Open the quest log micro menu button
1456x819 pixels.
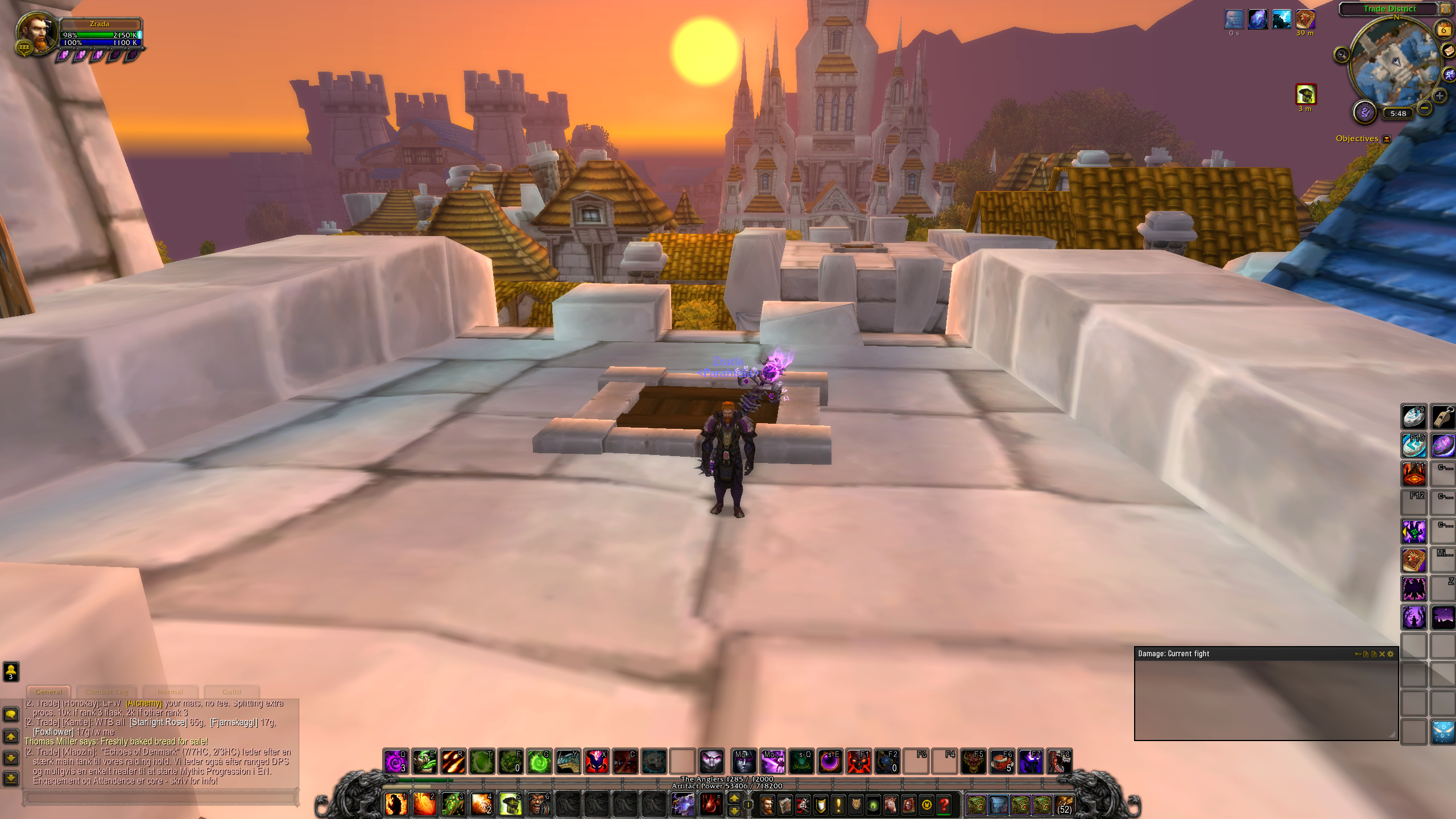(838, 806)
